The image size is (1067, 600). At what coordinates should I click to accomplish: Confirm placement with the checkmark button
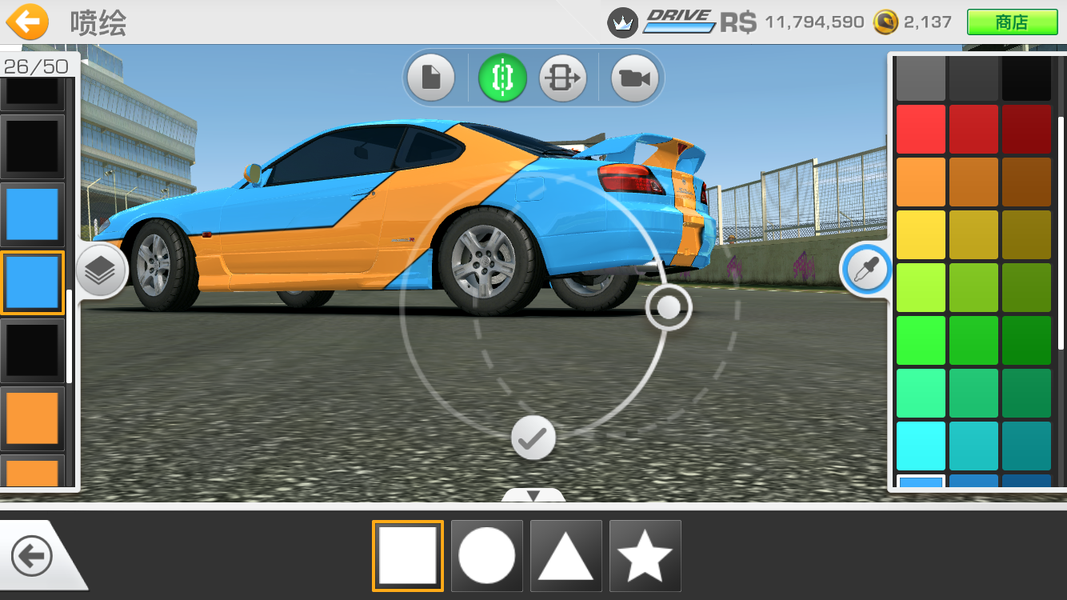533,438
